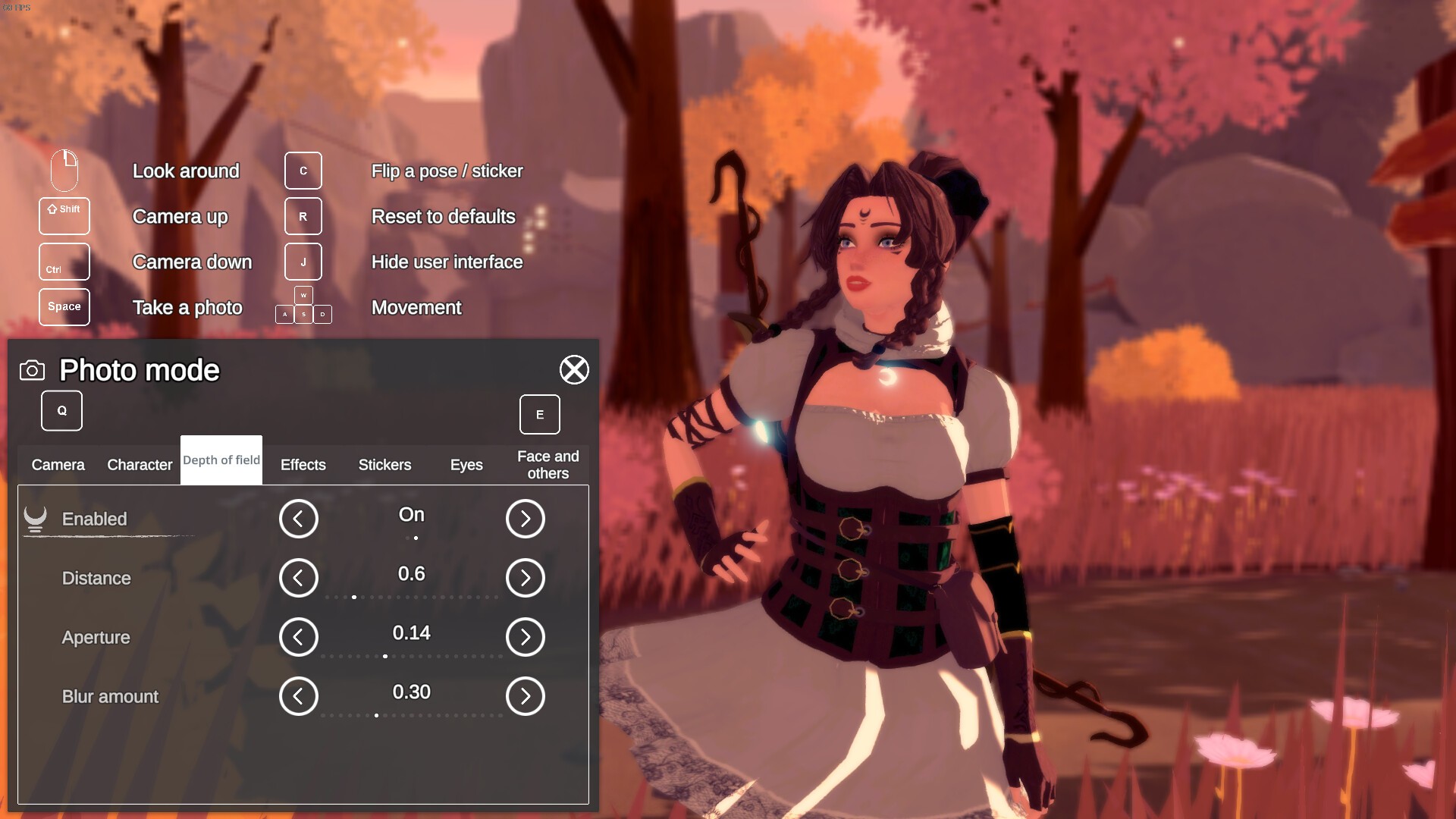Go to the Eyes tab
The height and width of the screenshot is (819, 1456).
466,465
